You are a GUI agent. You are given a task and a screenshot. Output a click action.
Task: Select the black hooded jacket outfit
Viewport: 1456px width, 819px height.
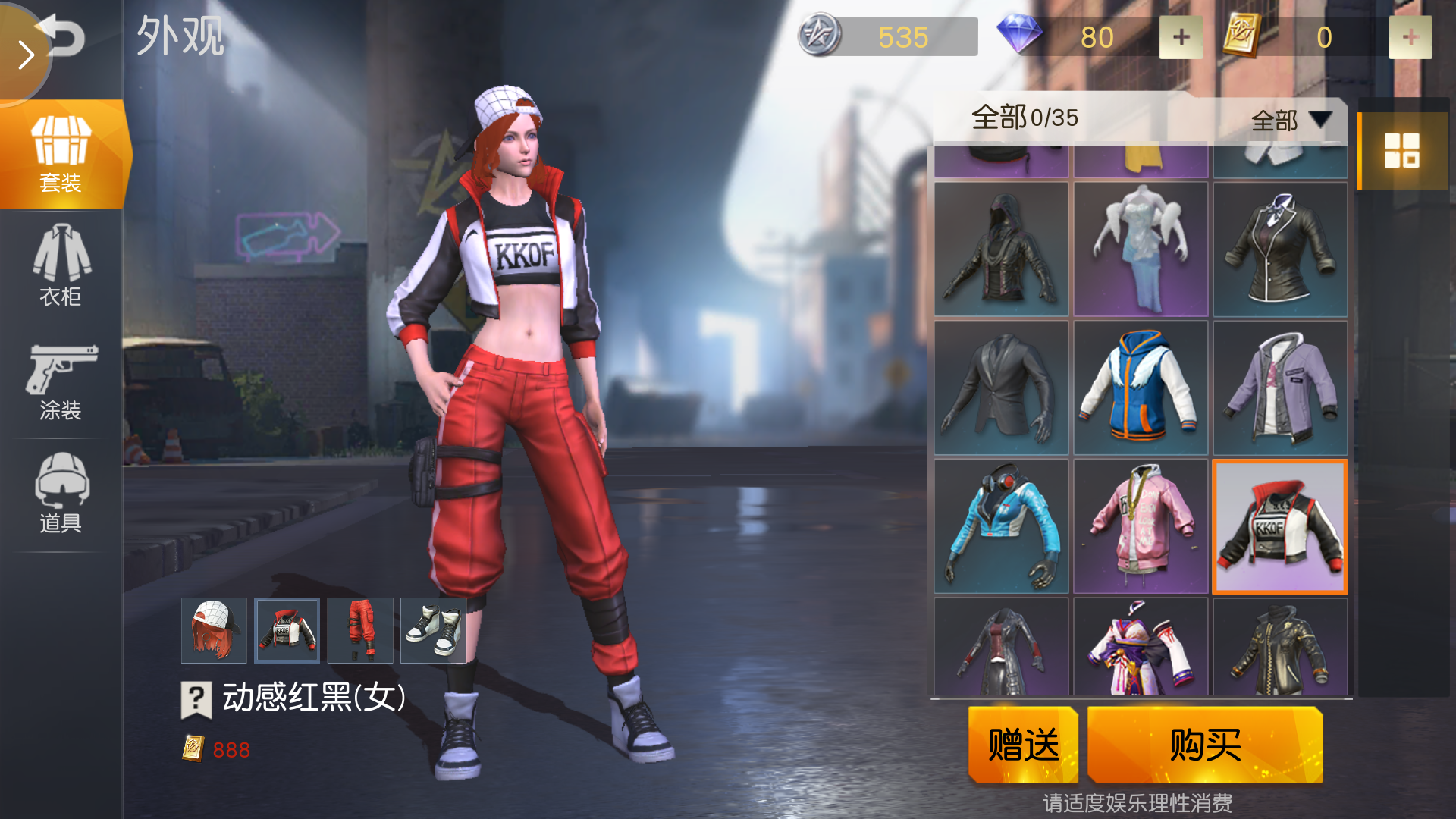pyautogui.click(x=1001, y=249)
